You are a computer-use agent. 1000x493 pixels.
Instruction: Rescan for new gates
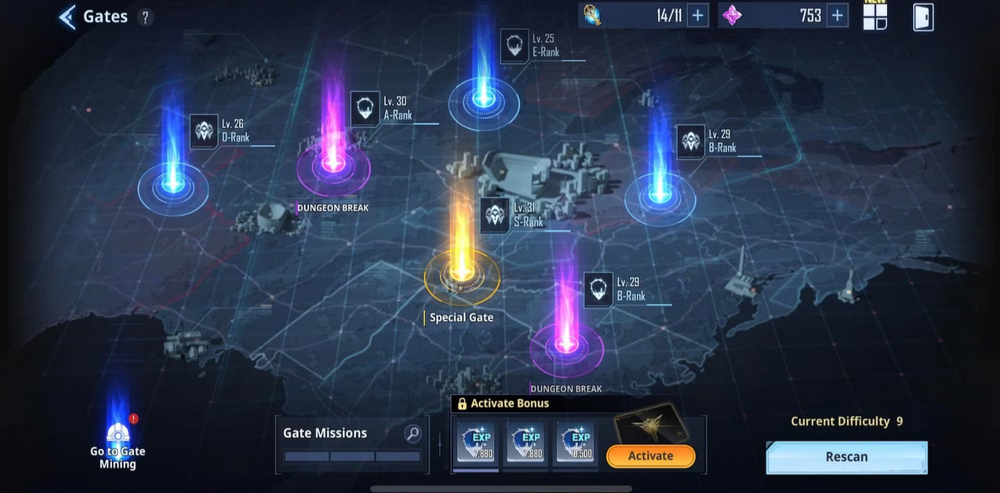pyautogui.click(x=846, y=457)
